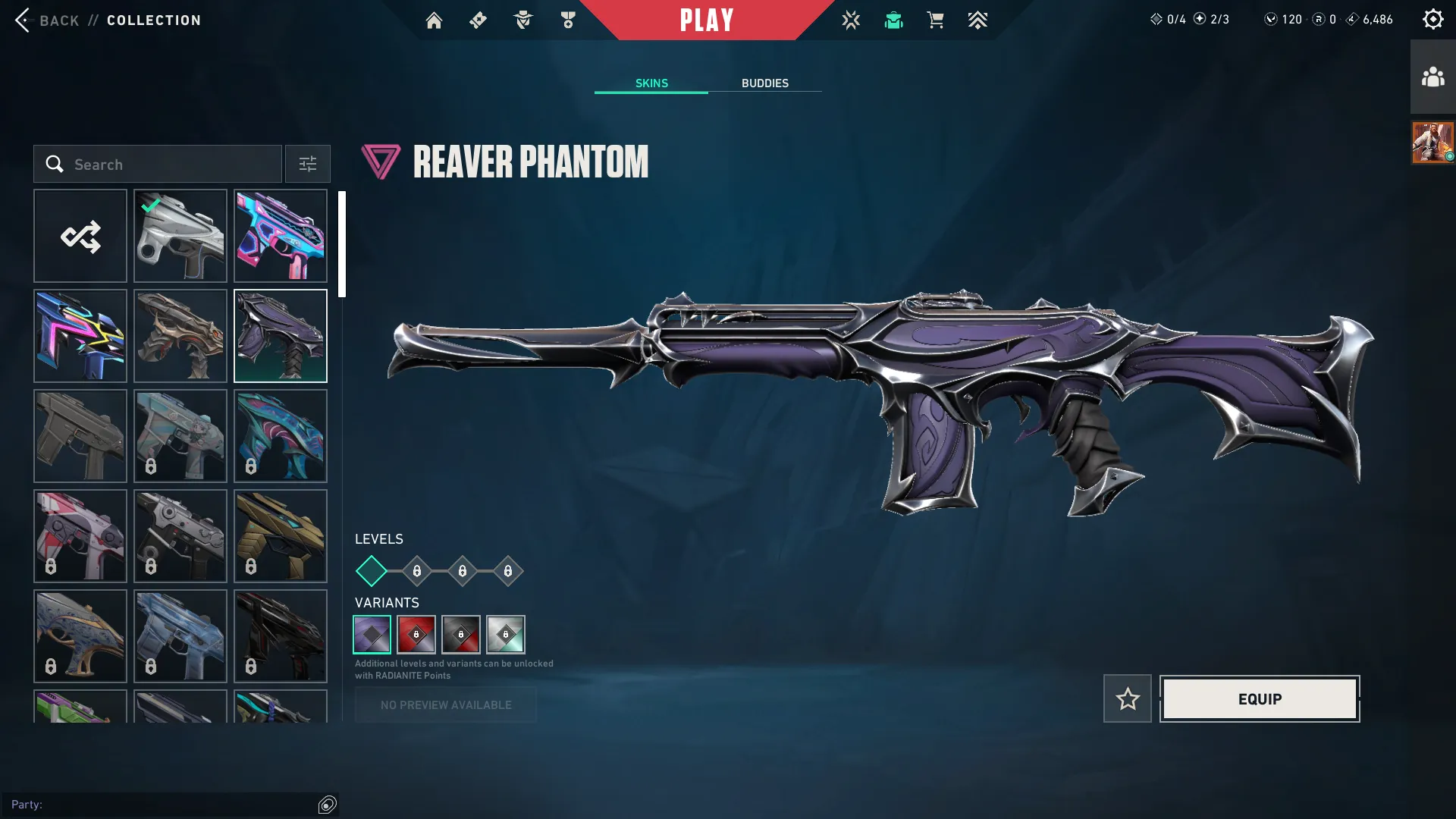Open the Battlepass missions icon
The image size is (1456, 819).
pos(478,20)
